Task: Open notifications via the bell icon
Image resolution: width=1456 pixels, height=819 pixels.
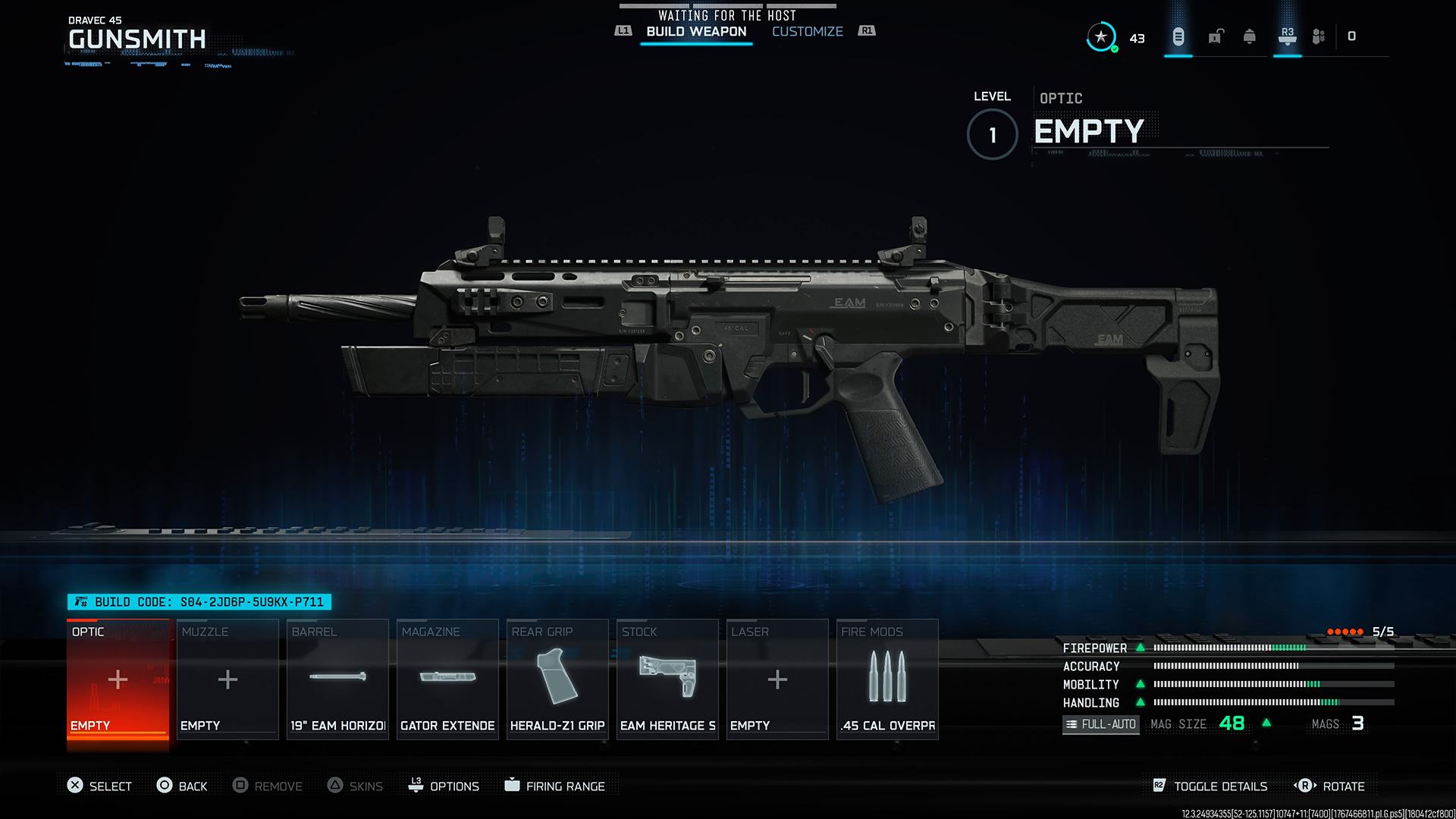Action: tap(1250, 36)
